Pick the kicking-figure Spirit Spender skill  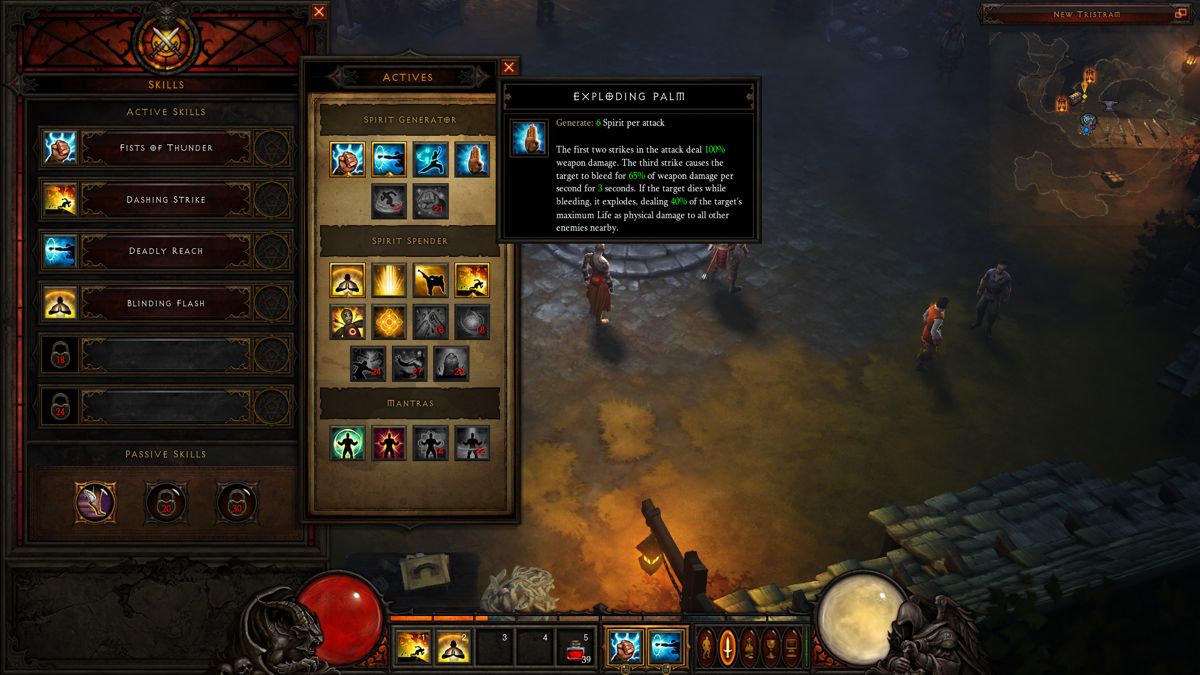pyautogui.click(x=431, y=281)
